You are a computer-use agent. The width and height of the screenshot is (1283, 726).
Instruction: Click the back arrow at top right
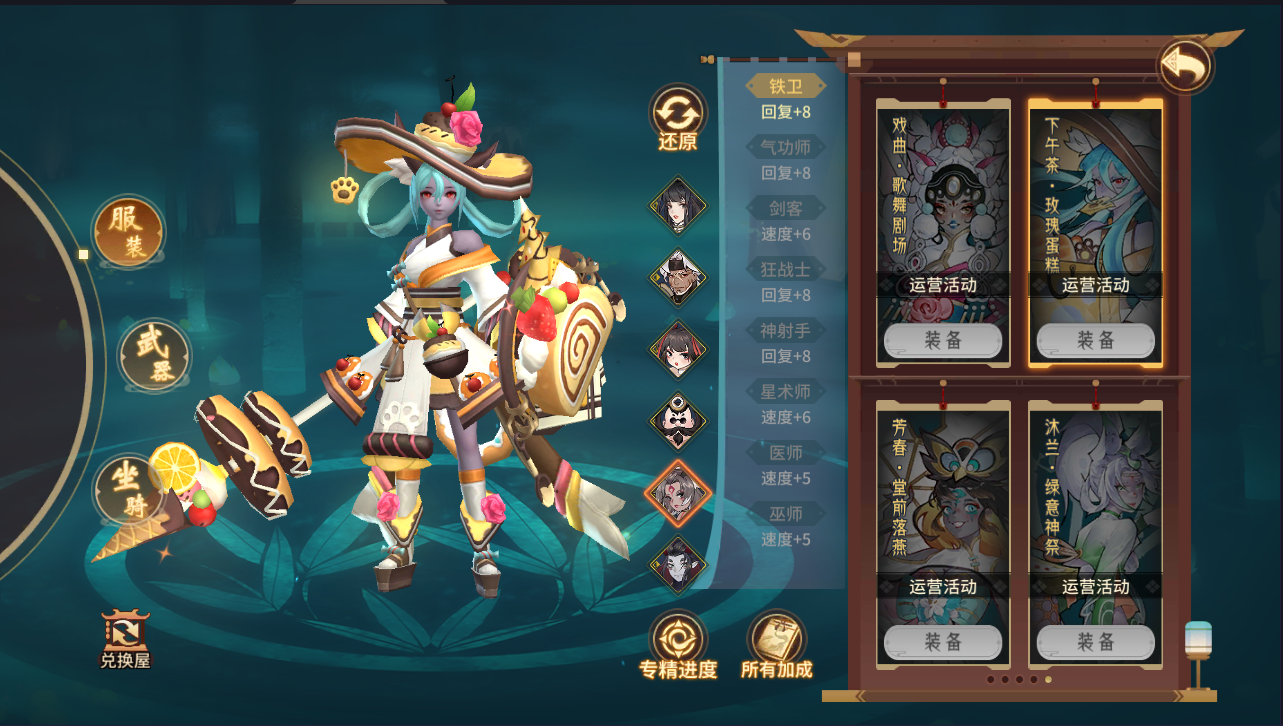click(1183, 67)
